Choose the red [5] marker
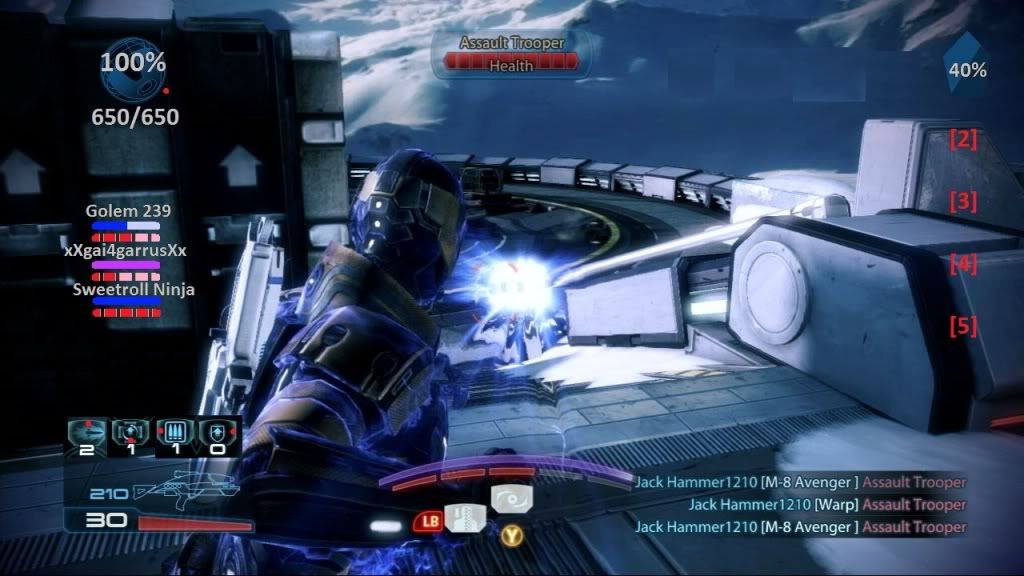 [963, 326]
